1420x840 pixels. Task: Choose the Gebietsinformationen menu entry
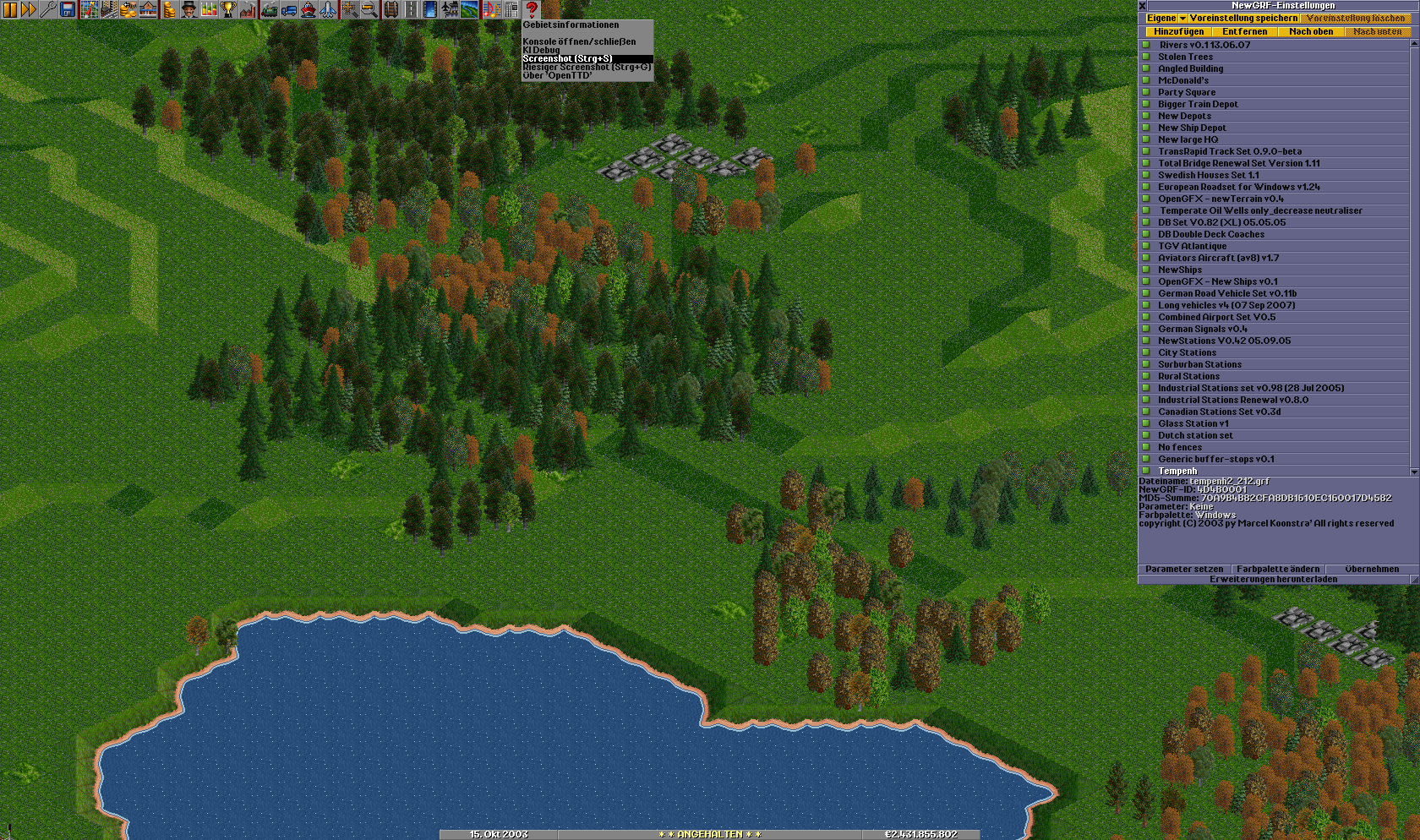pos(571,25)
